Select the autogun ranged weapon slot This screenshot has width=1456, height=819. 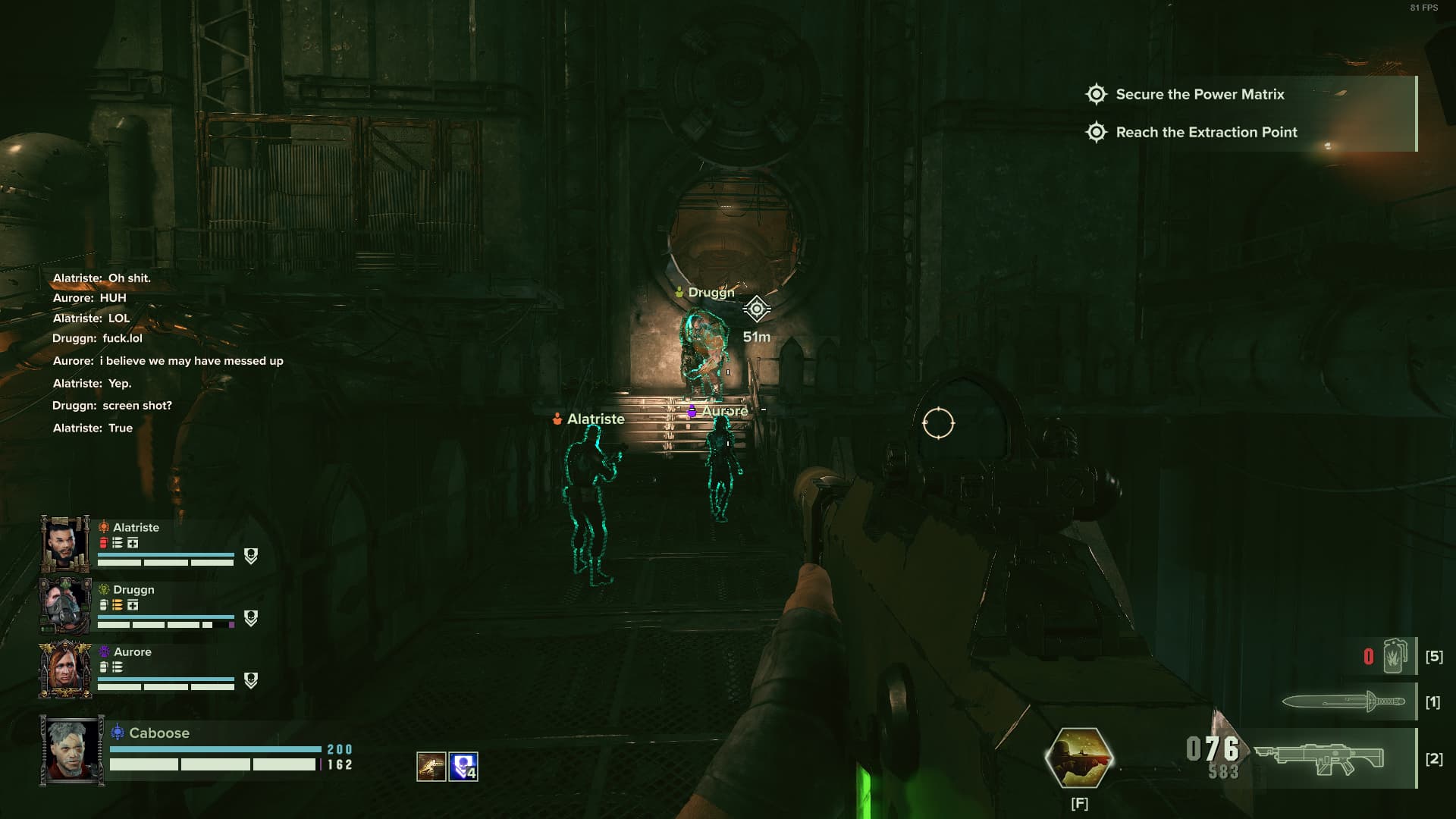pos(1319,758)
